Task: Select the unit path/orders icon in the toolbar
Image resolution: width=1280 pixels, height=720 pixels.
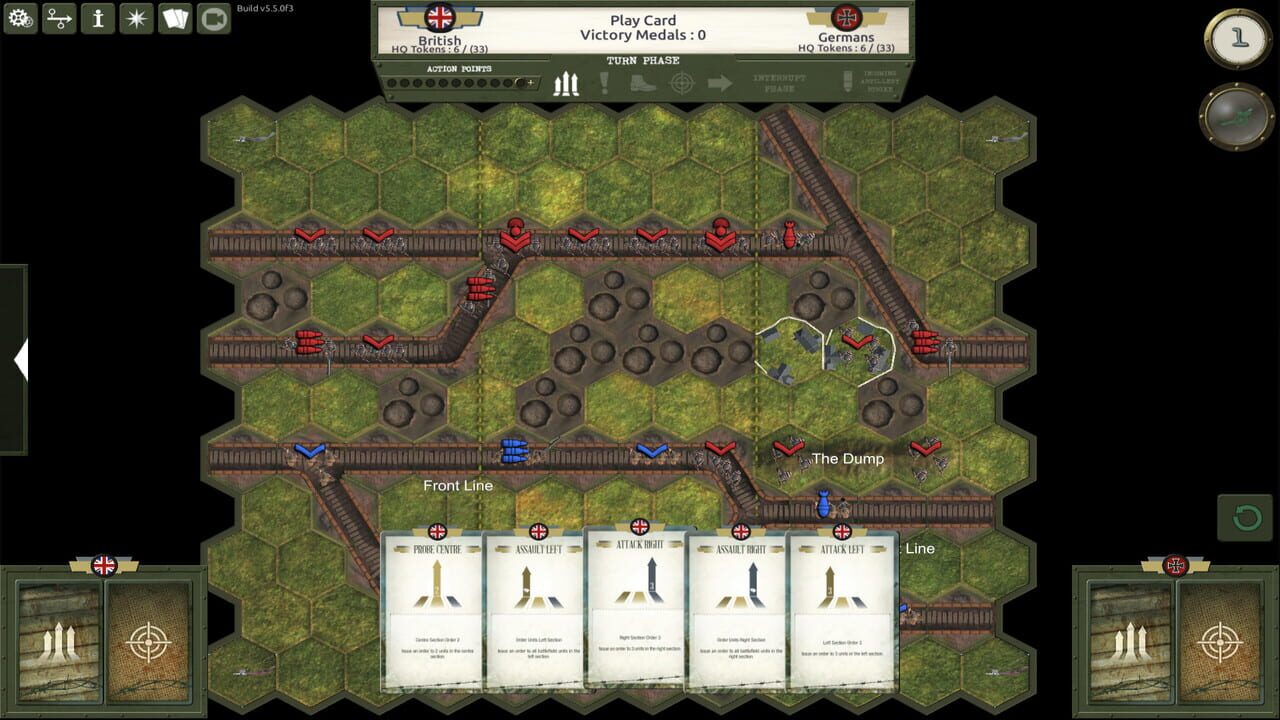Action: click(x=57, y=17)
